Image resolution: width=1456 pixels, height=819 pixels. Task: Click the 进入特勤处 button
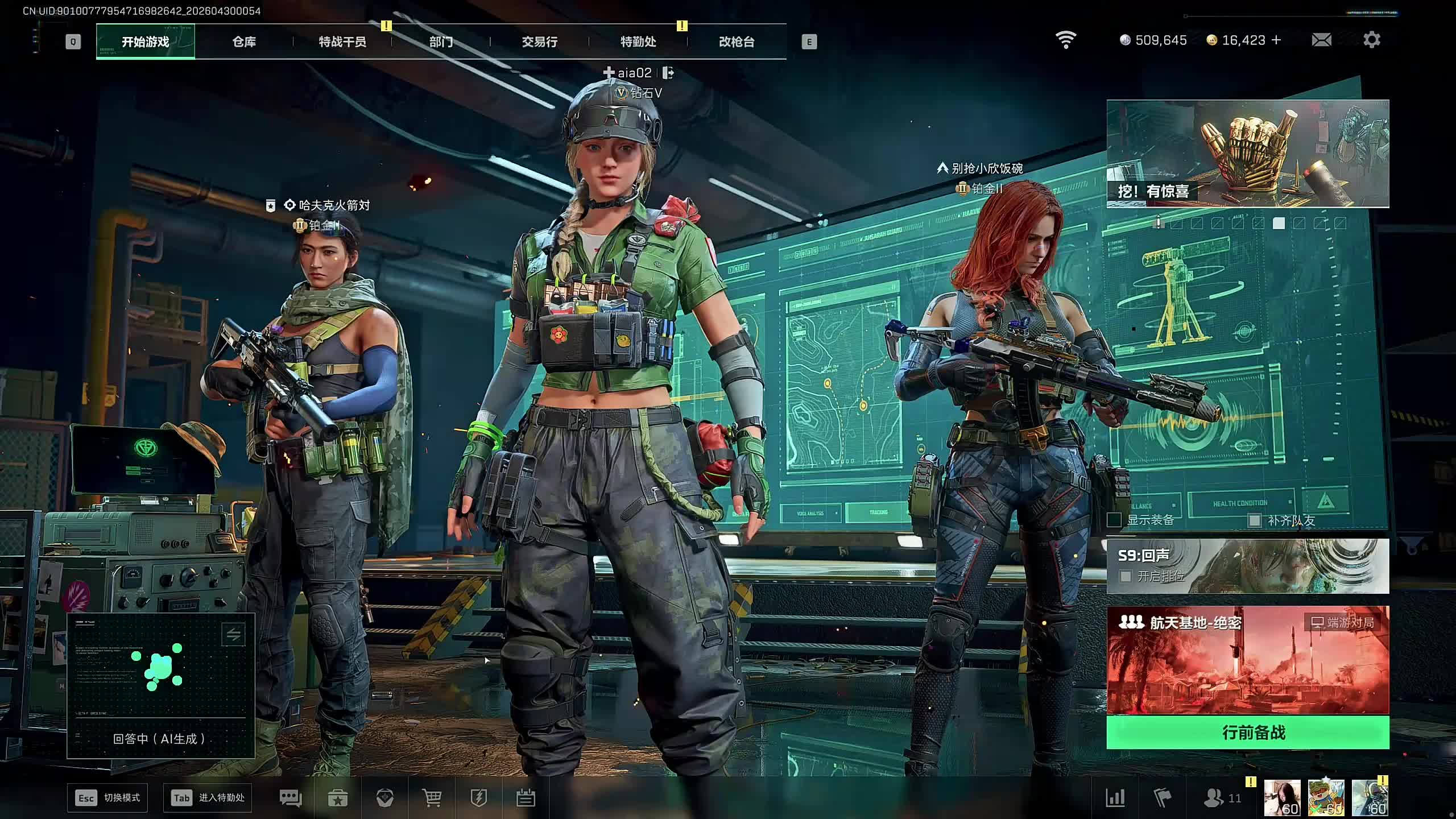[x=208, y=798]
